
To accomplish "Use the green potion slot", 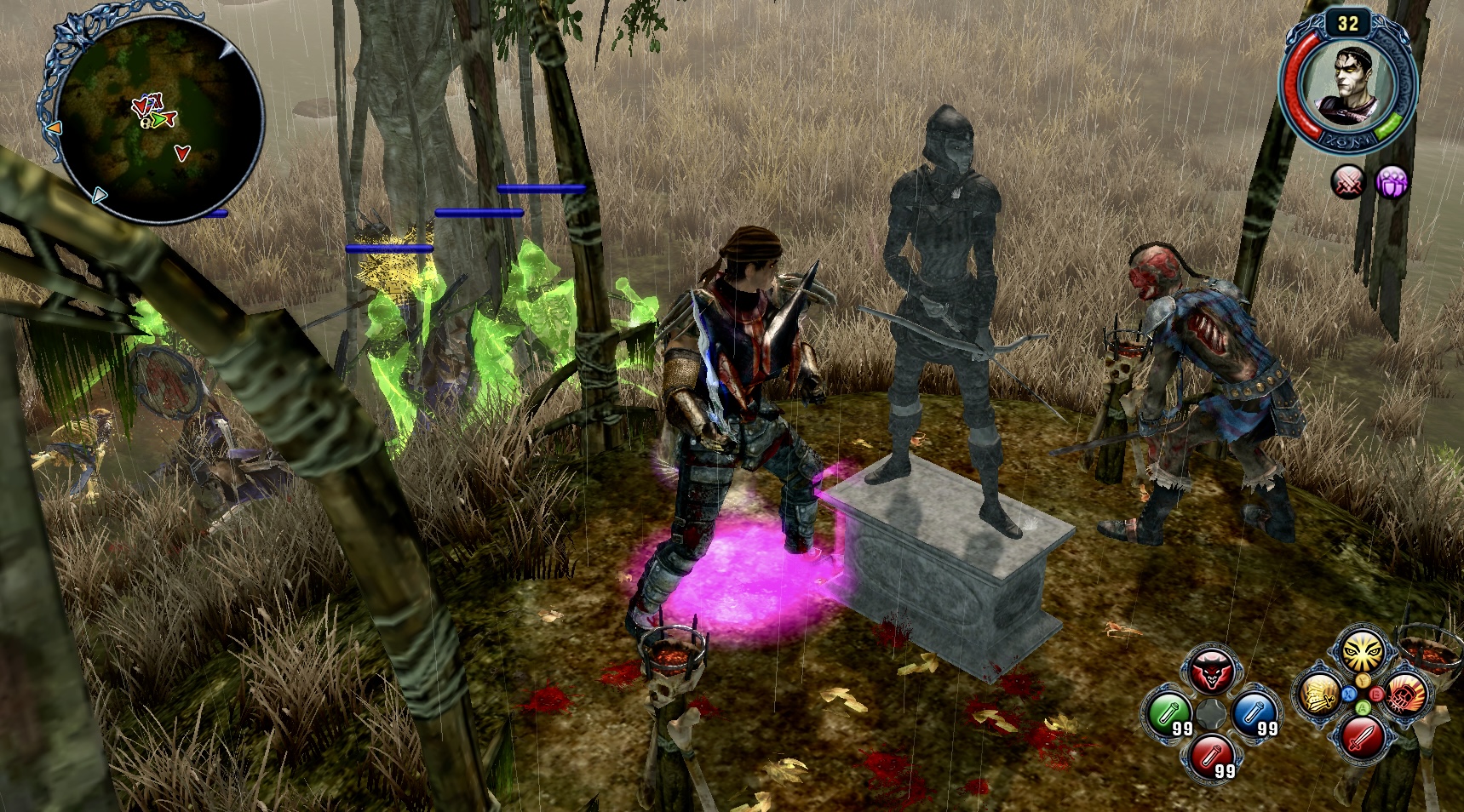I will [1169, 713].
